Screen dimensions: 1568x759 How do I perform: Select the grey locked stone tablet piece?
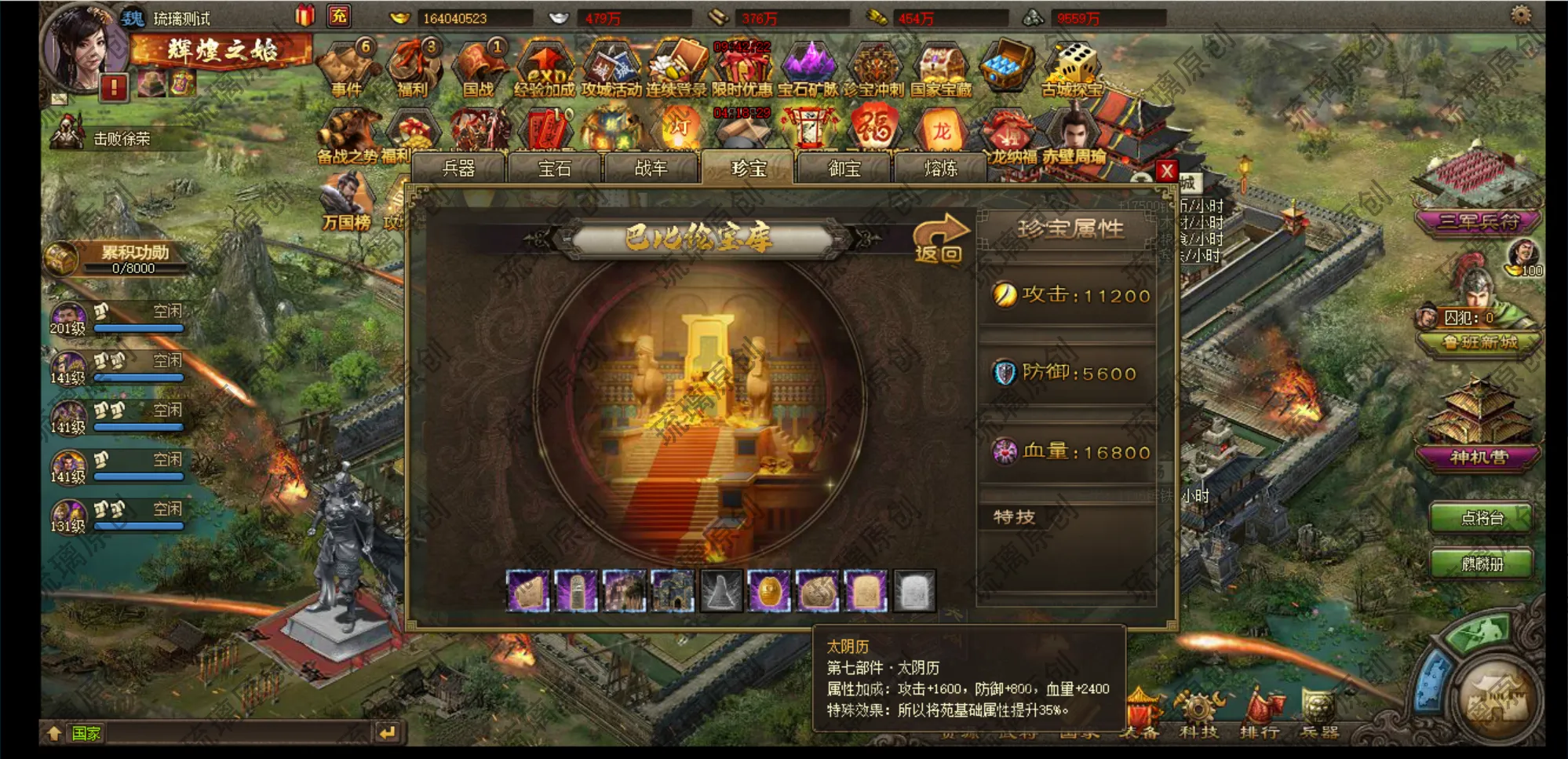coord(914,591)
